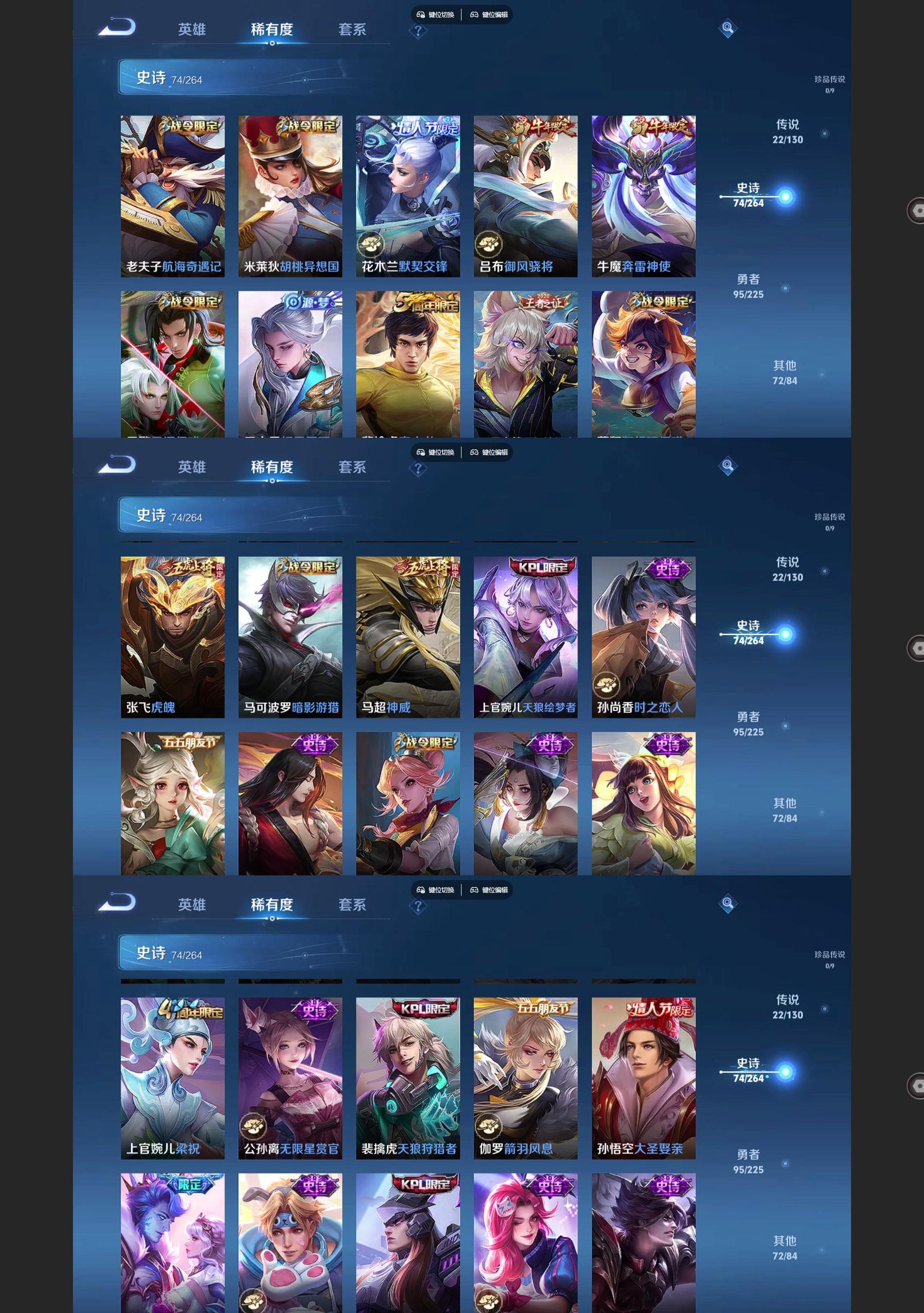Select the 传说 rarity category
Image resolution: width=924 pixels, height=1313 pixels.
pos(788,131)
